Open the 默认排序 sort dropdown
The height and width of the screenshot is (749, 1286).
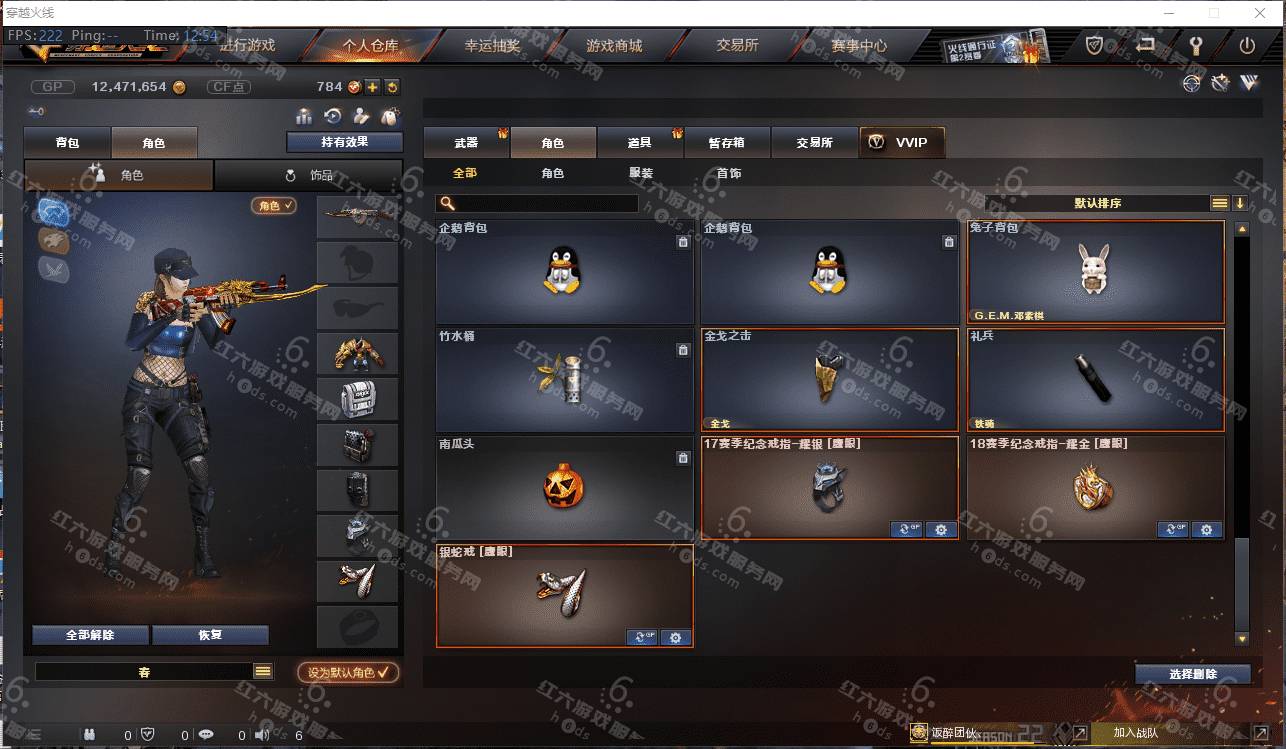pyautogui.click(x=1097, y=203)
